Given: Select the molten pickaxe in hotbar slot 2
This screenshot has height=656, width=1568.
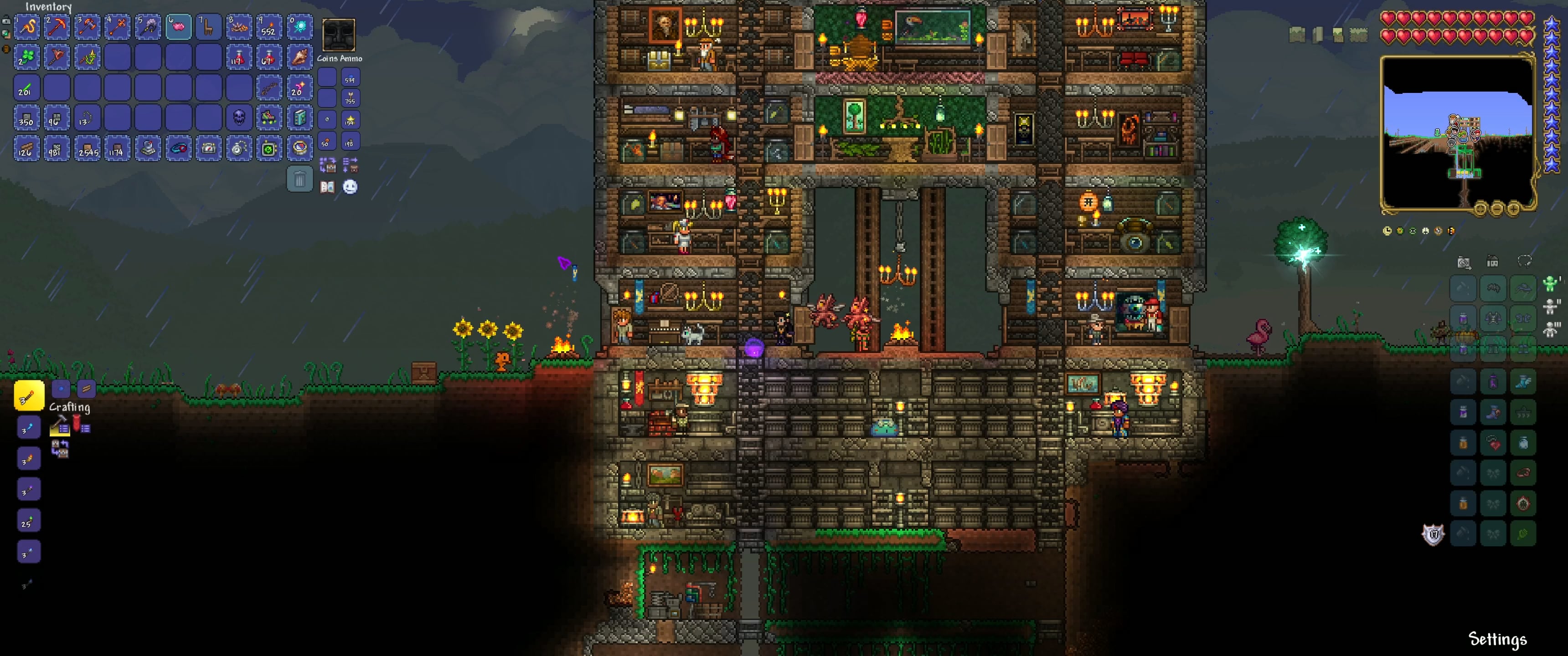Looking at the screenshot, I should pos(57,27).
